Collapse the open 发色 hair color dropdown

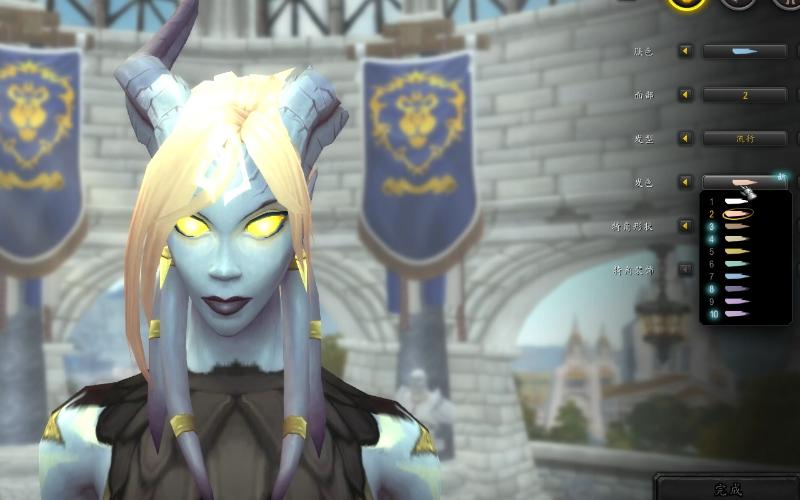point(745,182)
